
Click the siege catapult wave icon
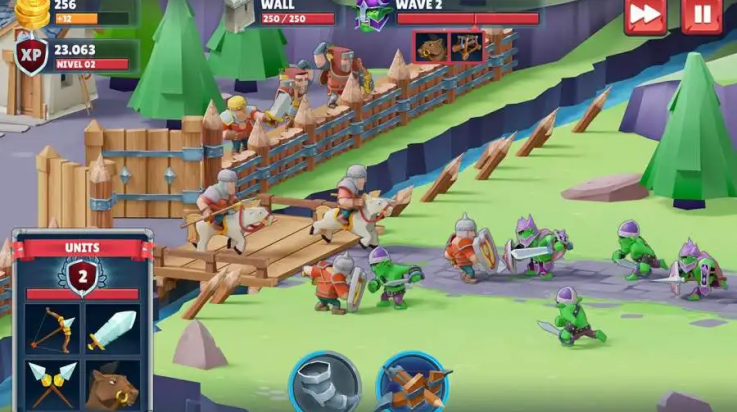click(x=467, y=46)
